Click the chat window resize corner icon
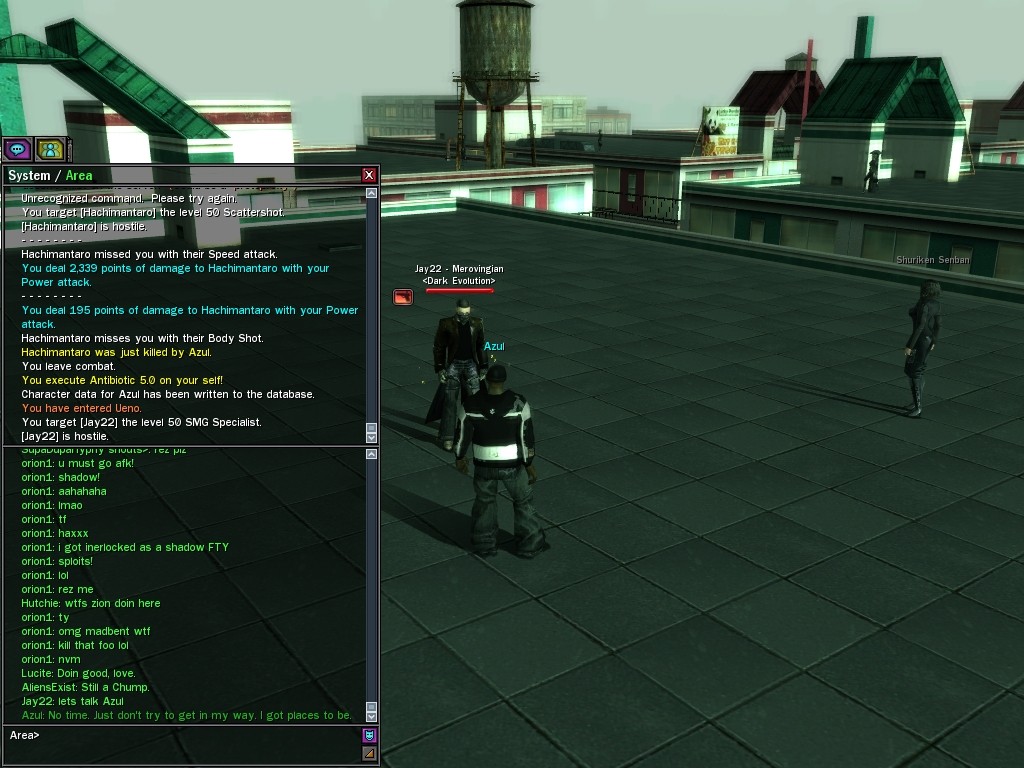Screen dimensions: 1024x768 click(x=369, y=753)
